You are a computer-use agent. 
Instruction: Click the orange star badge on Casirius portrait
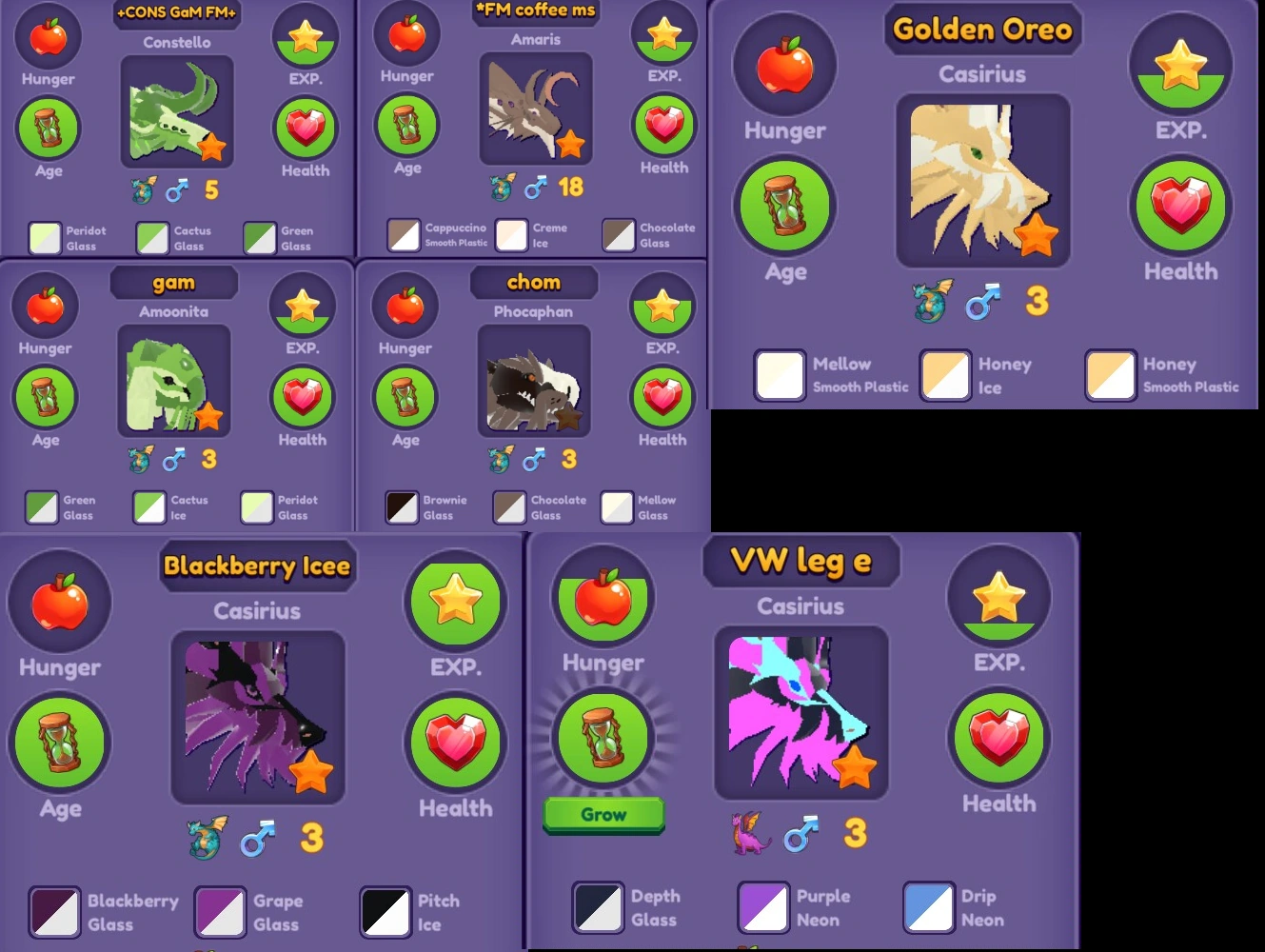pos(1038,233)
